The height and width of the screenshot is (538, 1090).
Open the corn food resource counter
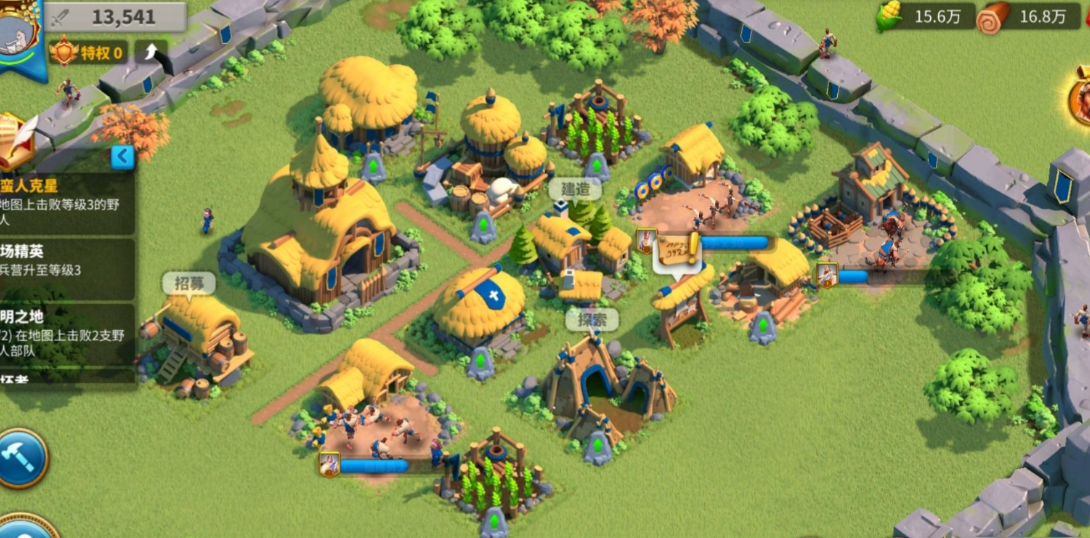coord(925,16)
